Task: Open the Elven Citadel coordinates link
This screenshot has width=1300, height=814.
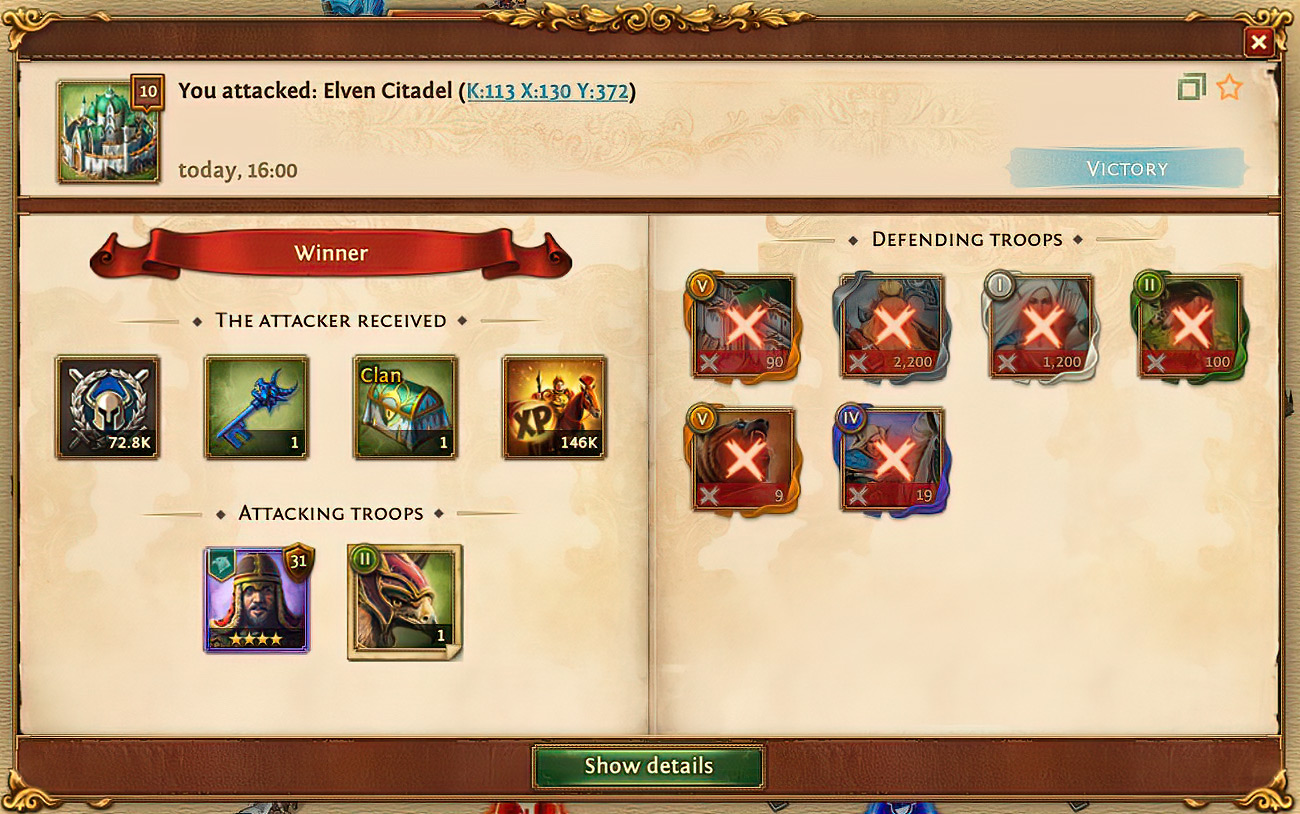Action: coord(547,92)
